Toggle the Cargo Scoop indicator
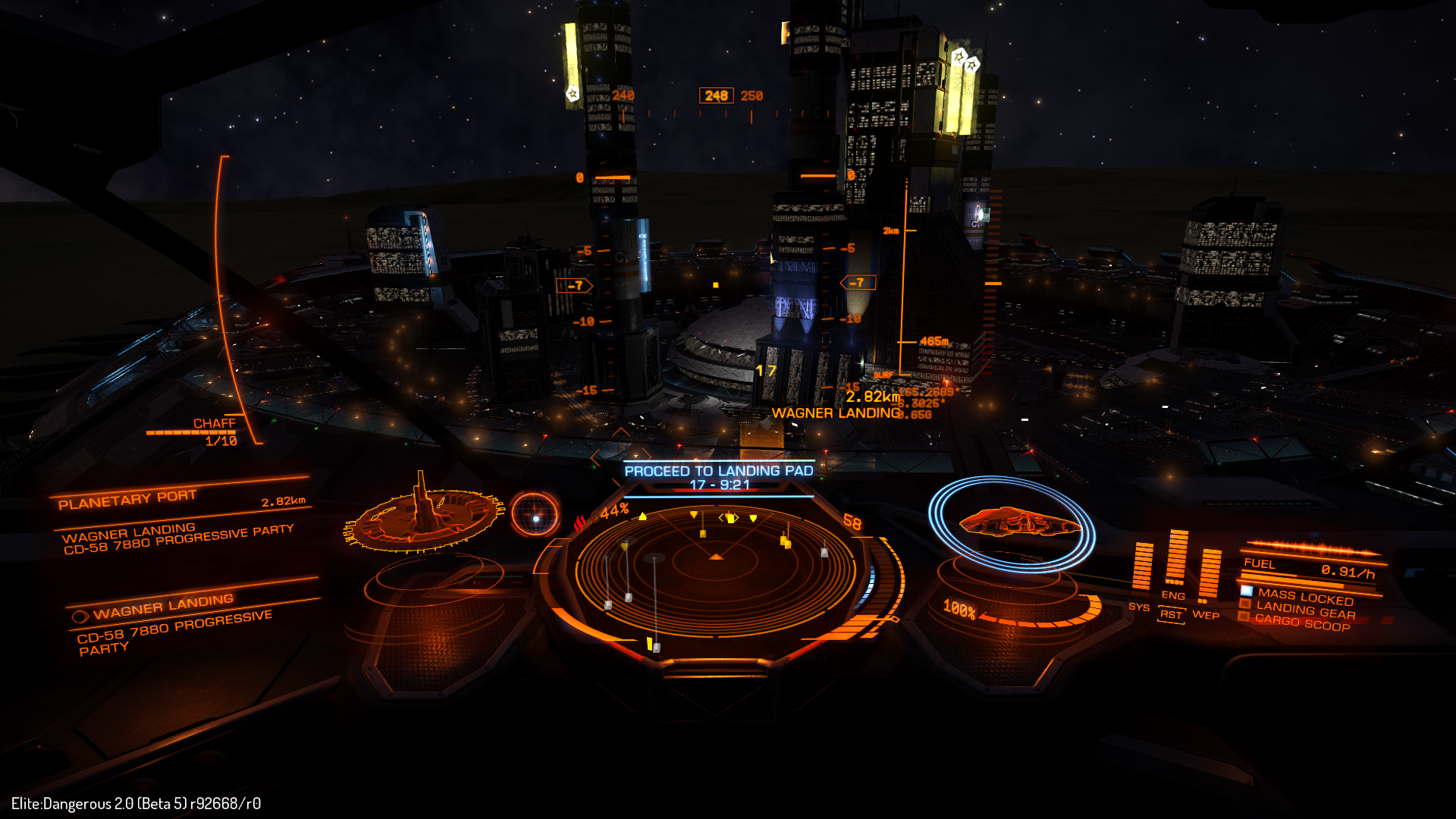The height and width of the screenshot is (819, 1456). (x=1301, y=622)
